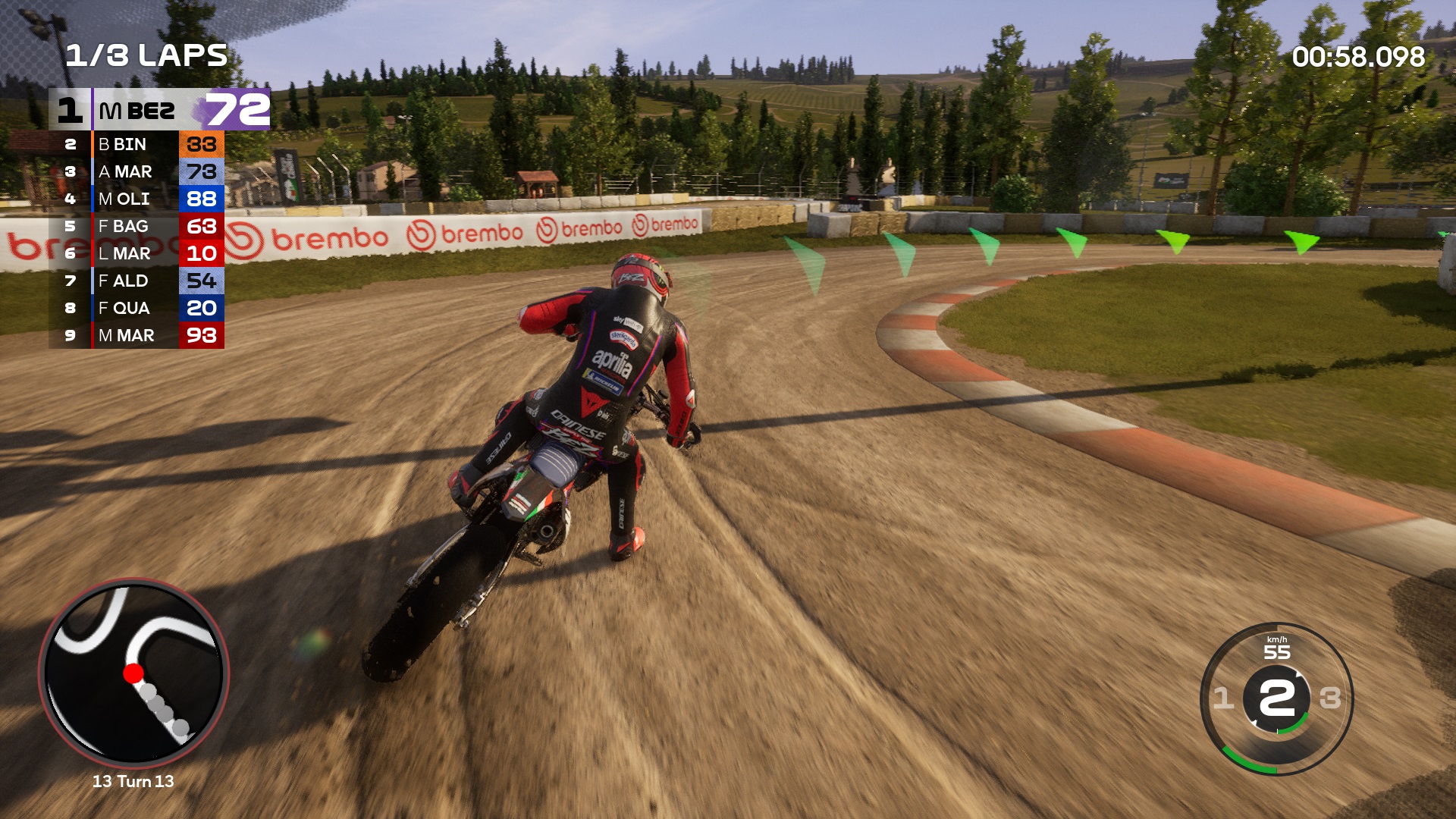Select F BAG leaderboard row
1456x819 pixels.
tap(136, 226)
